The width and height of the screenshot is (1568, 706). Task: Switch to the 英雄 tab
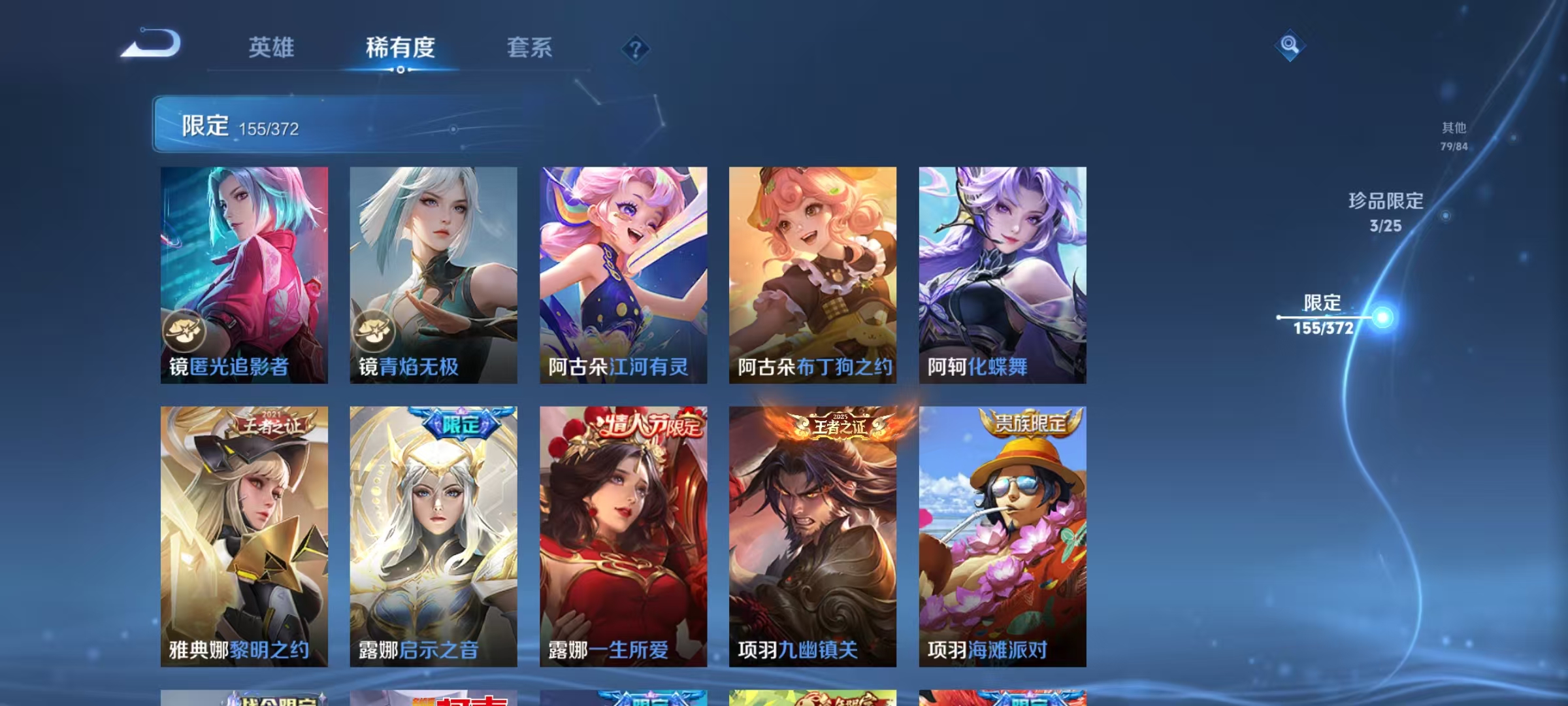(271, 48)
